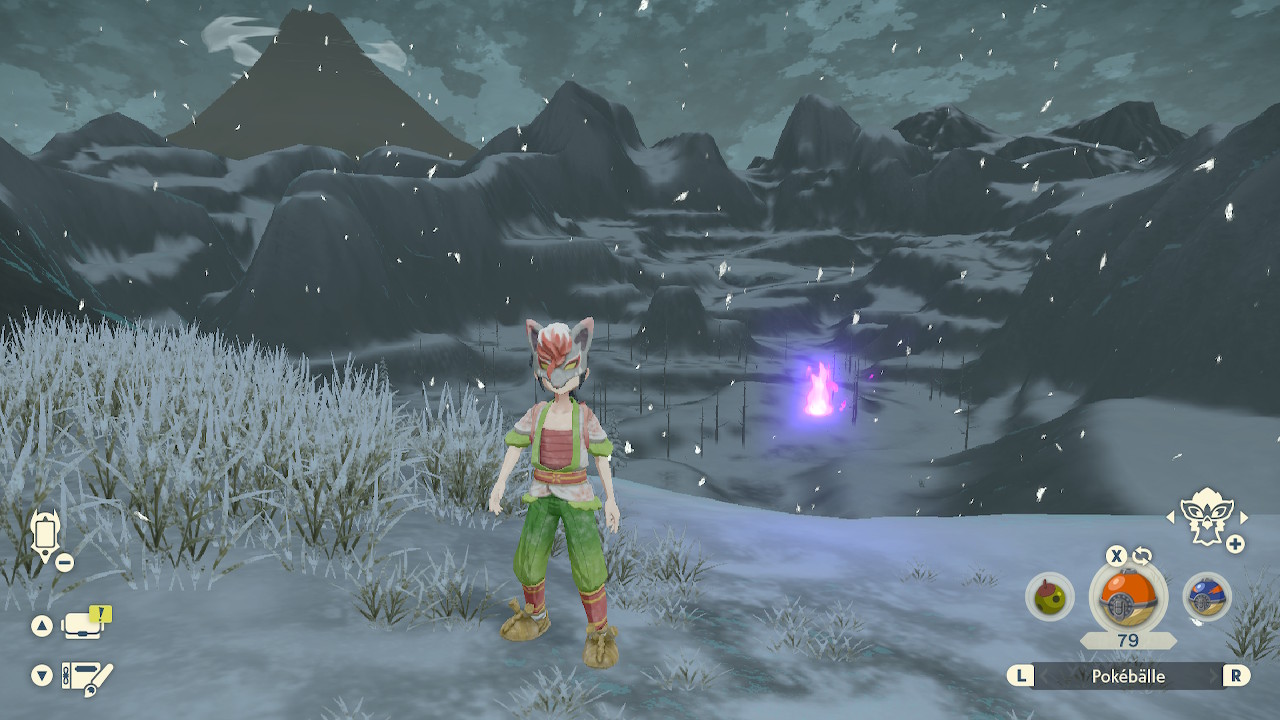This screenshot has height=720, width=1280.
Task: Click the Pokébälle category label
Action: 1128,676
